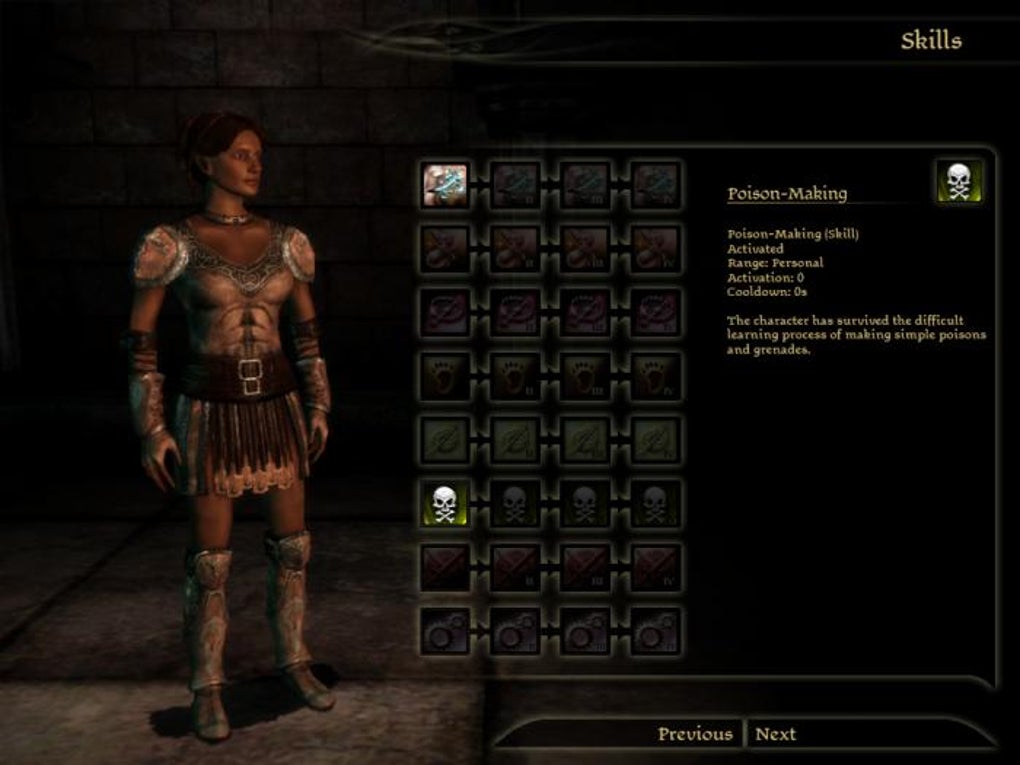Select the lit first-rank Poison-Making skull

tap(445, 505)
